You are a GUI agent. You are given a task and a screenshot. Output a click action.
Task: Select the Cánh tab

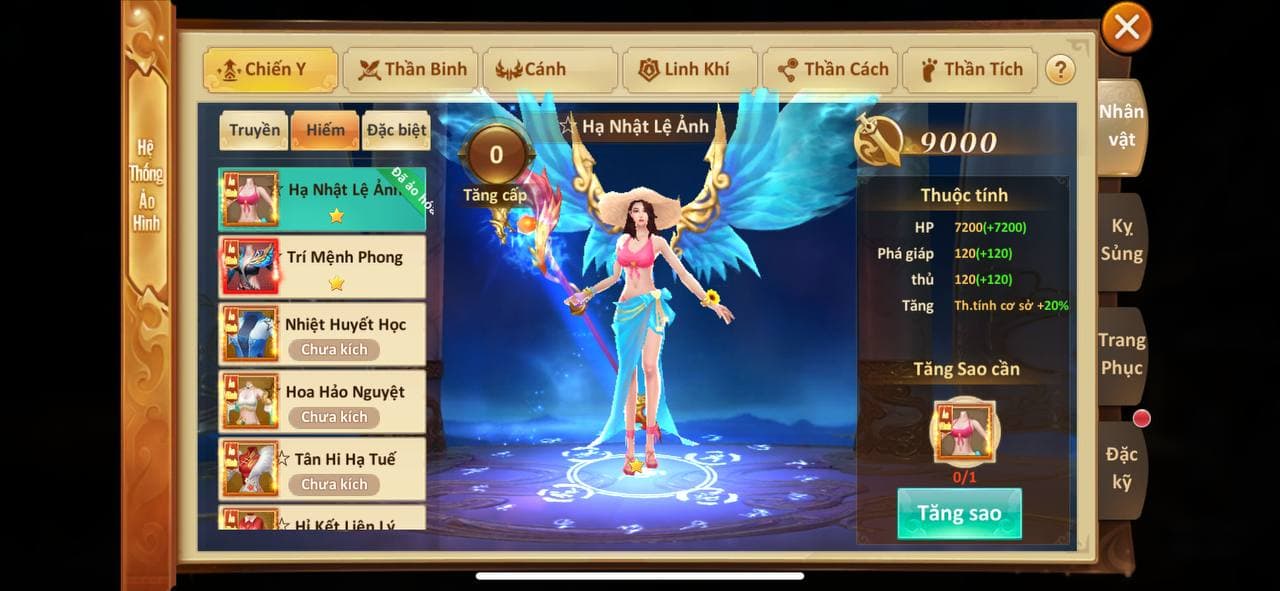point(549,70)
